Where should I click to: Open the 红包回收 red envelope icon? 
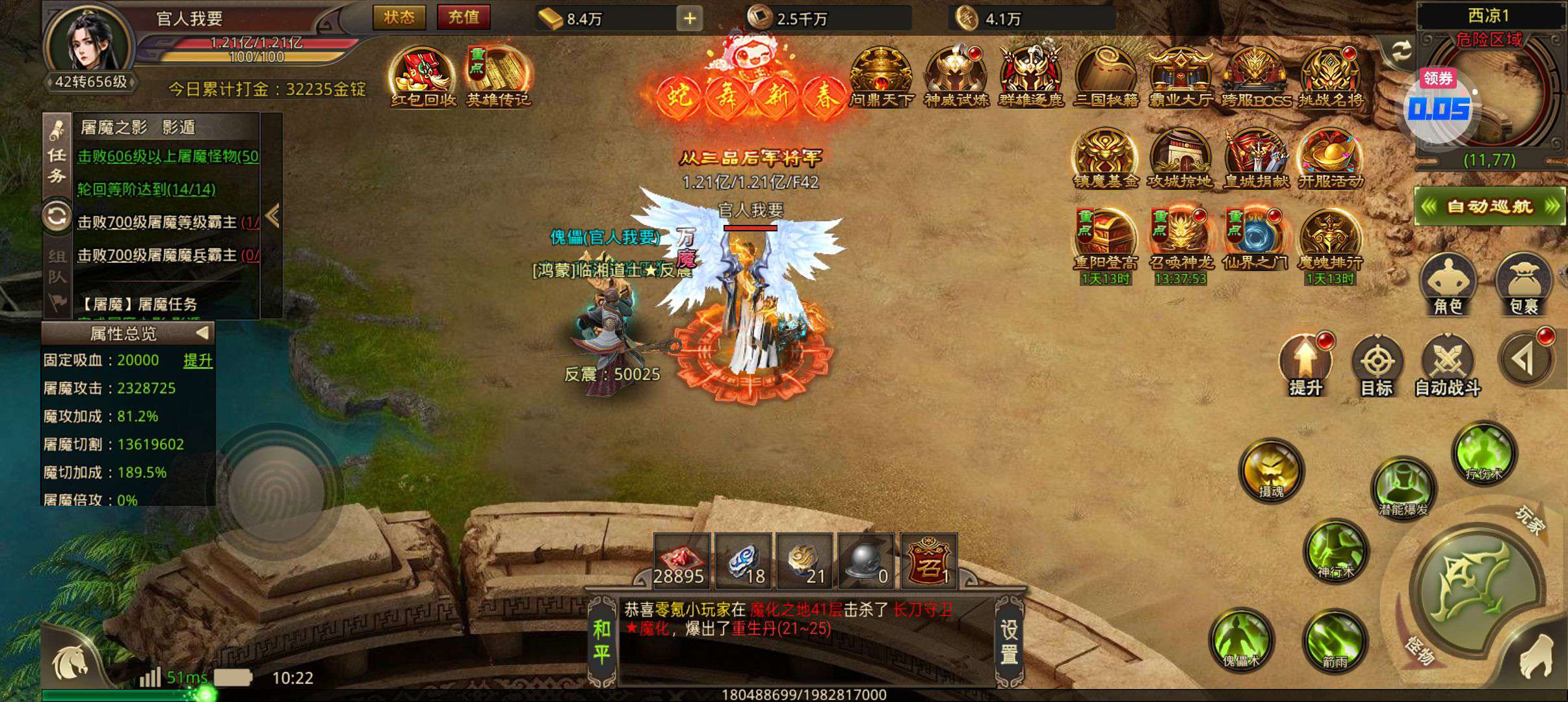[x=423, y=77]
